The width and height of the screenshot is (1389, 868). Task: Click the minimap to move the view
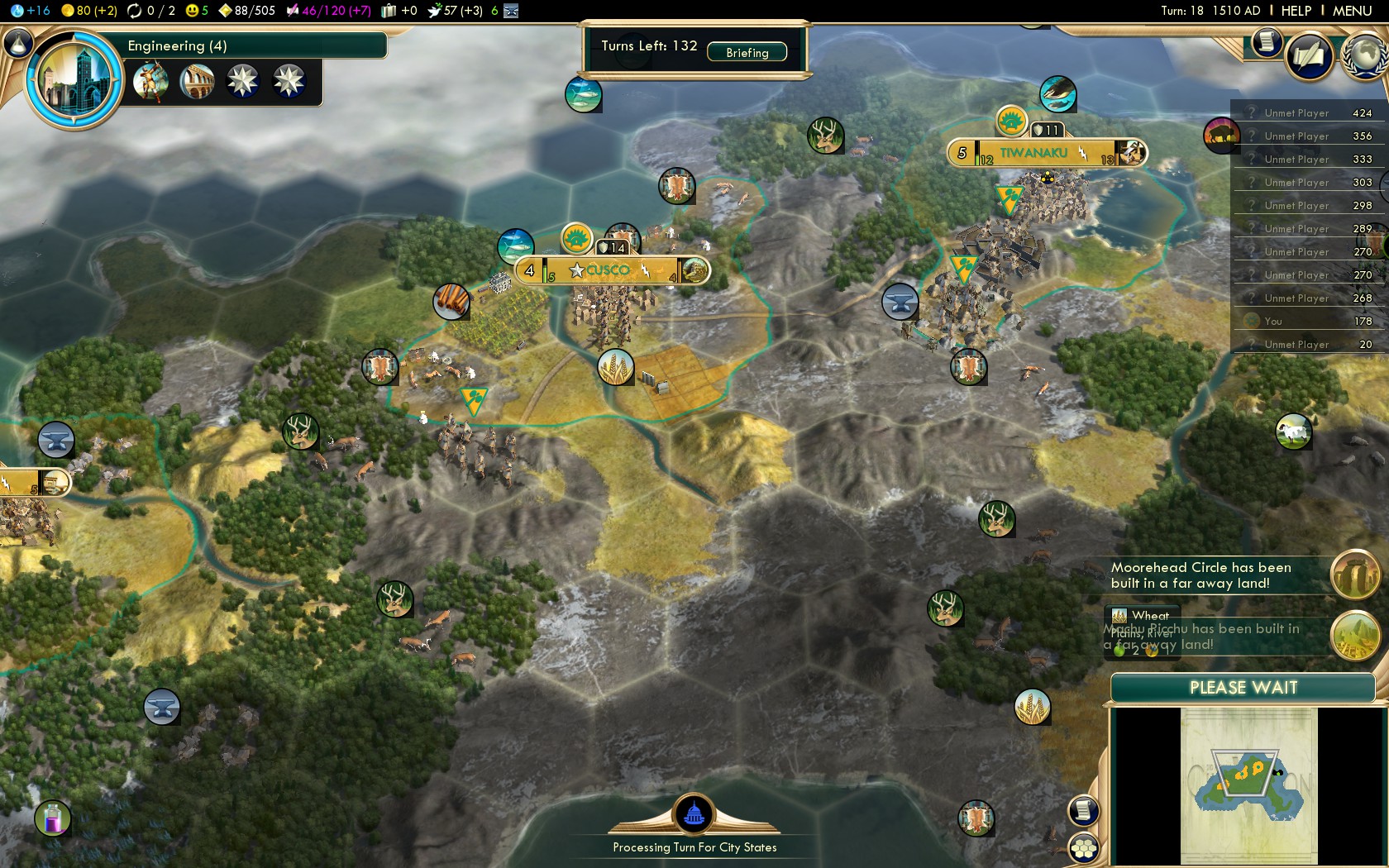pyautogui.click(x=1248, y=784)
